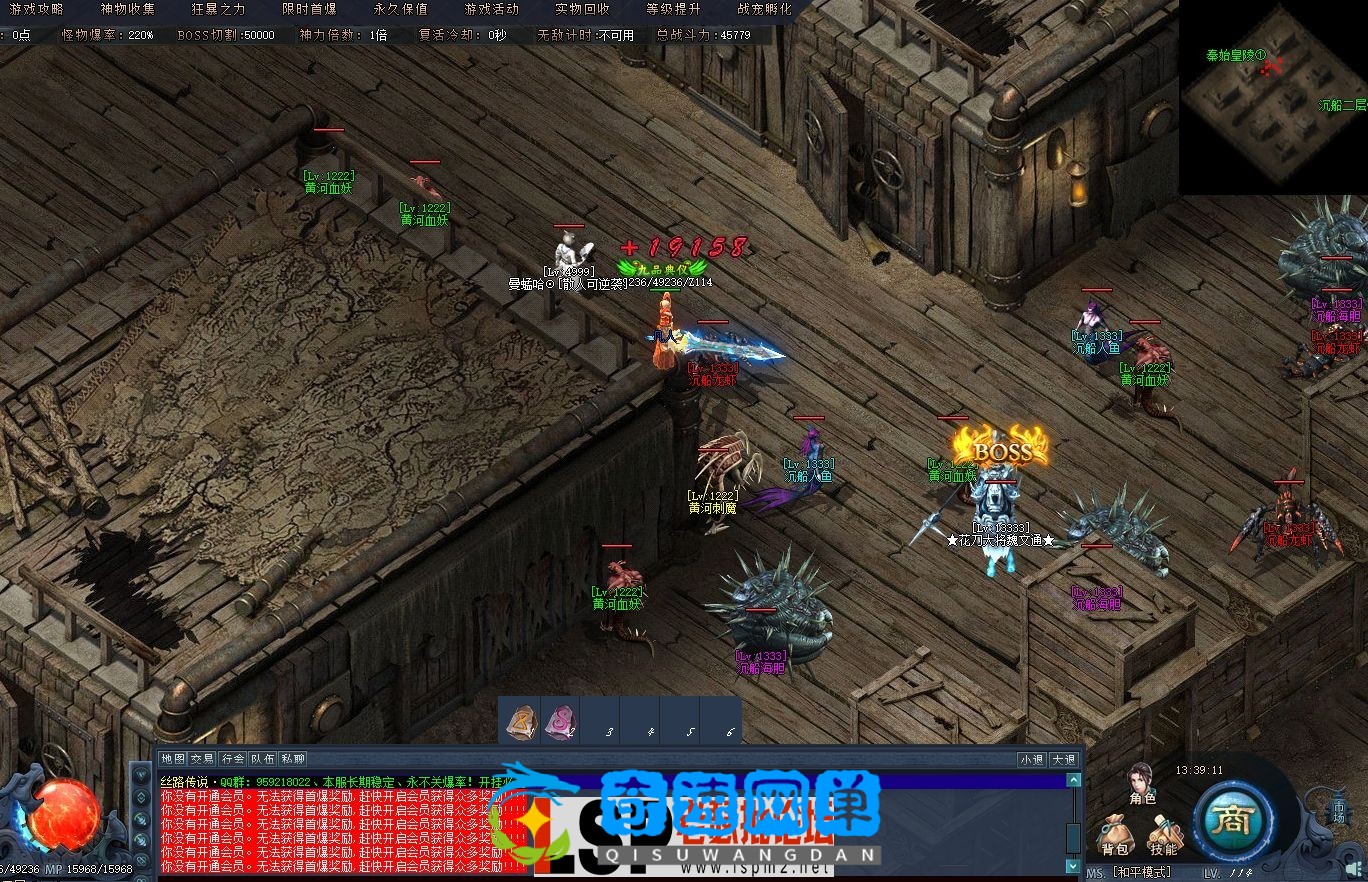1368x882 pixels.
Task: Open the 角色 character portrait icon
Action: [1142, 783]
